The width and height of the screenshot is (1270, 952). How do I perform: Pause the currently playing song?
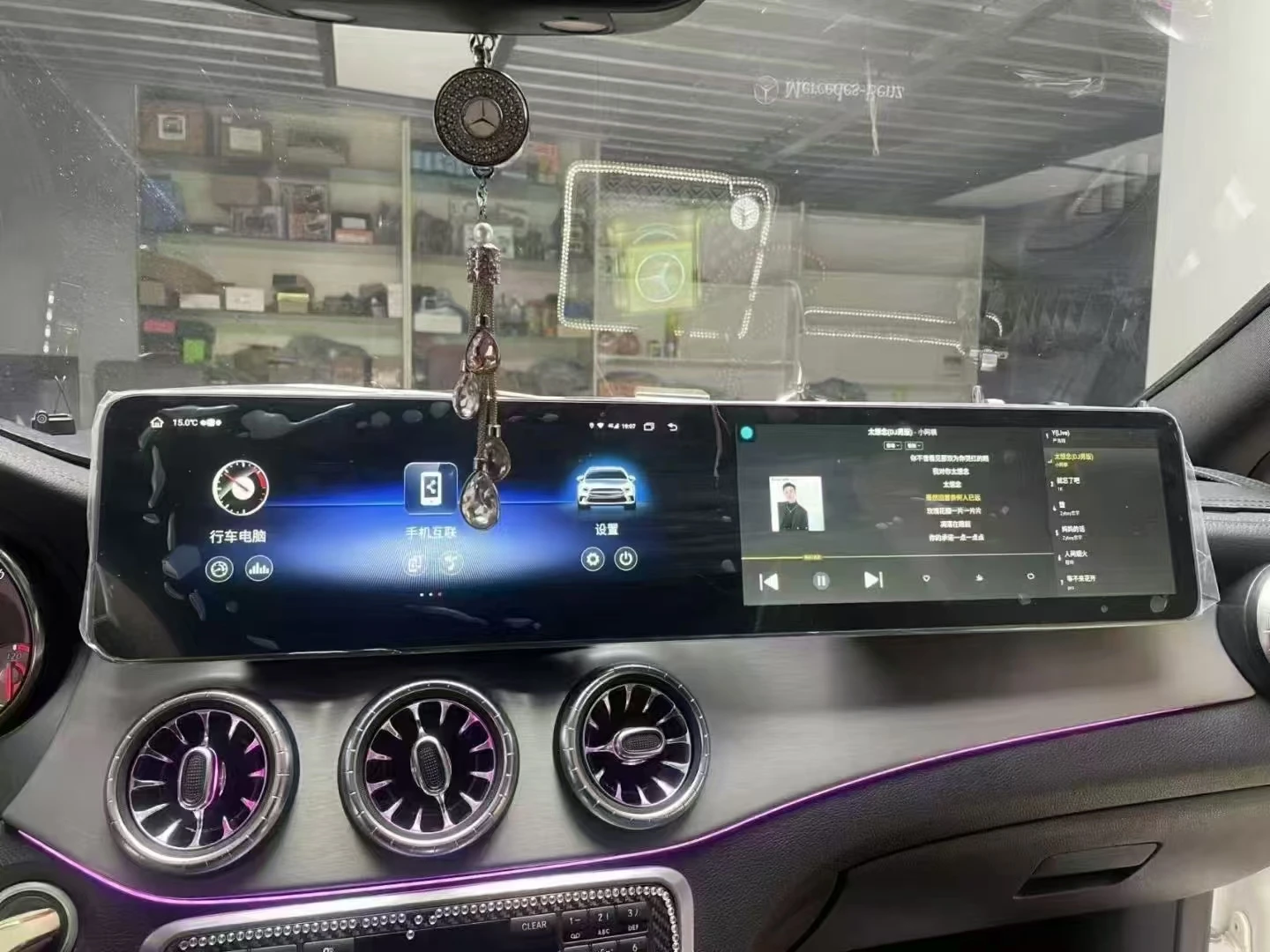coord(823,579)
